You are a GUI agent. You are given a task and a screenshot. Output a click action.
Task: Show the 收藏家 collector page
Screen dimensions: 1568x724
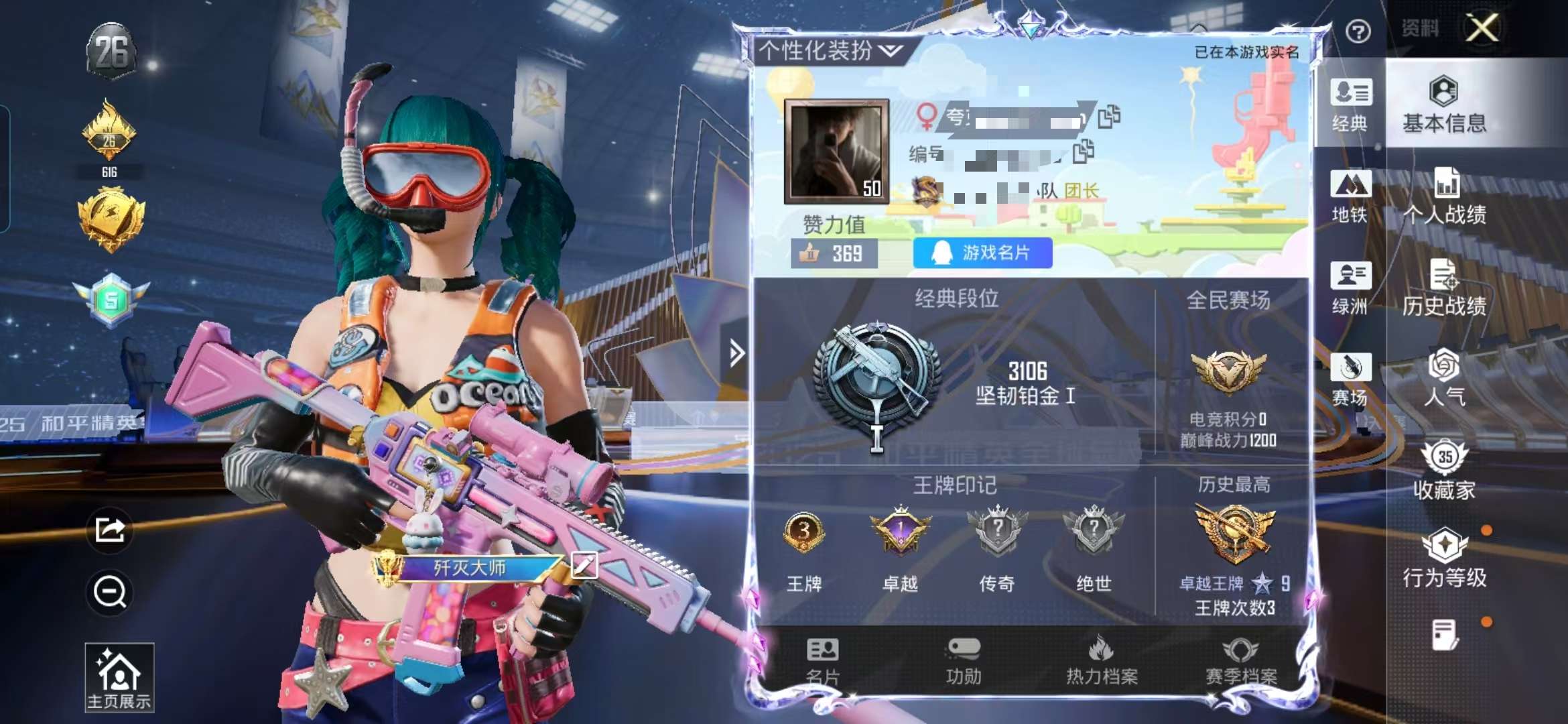tap(1444, 471)
